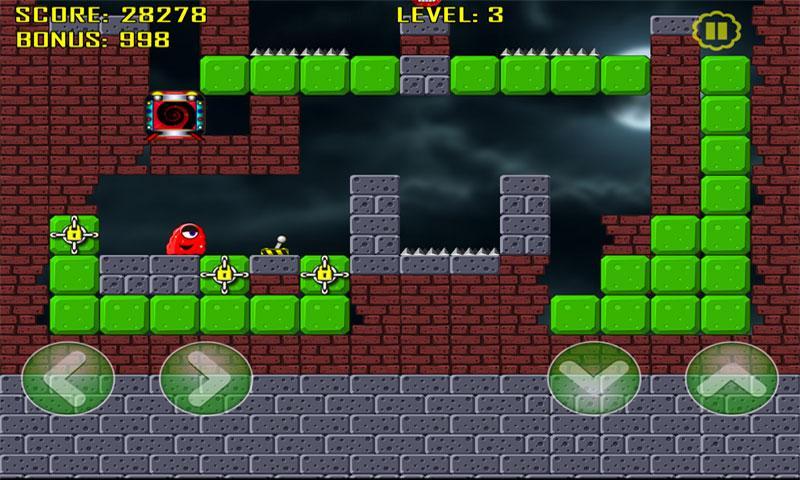Screen dimensions: 800x480
Task: Tap the up arrow jump button
Action: click(x=731, y=381)
